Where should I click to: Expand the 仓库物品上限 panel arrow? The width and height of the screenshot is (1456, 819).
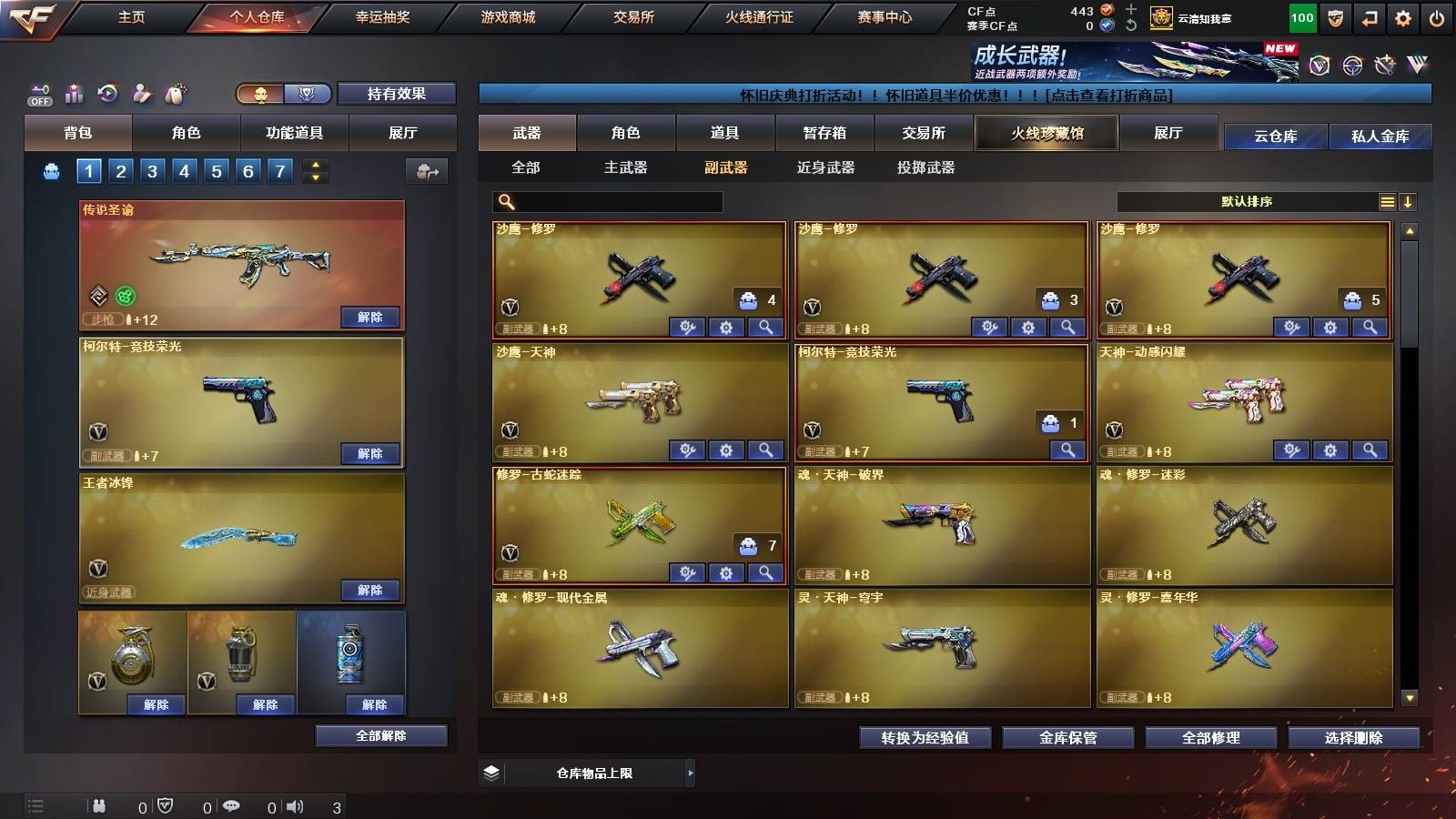tap(692, 773)
